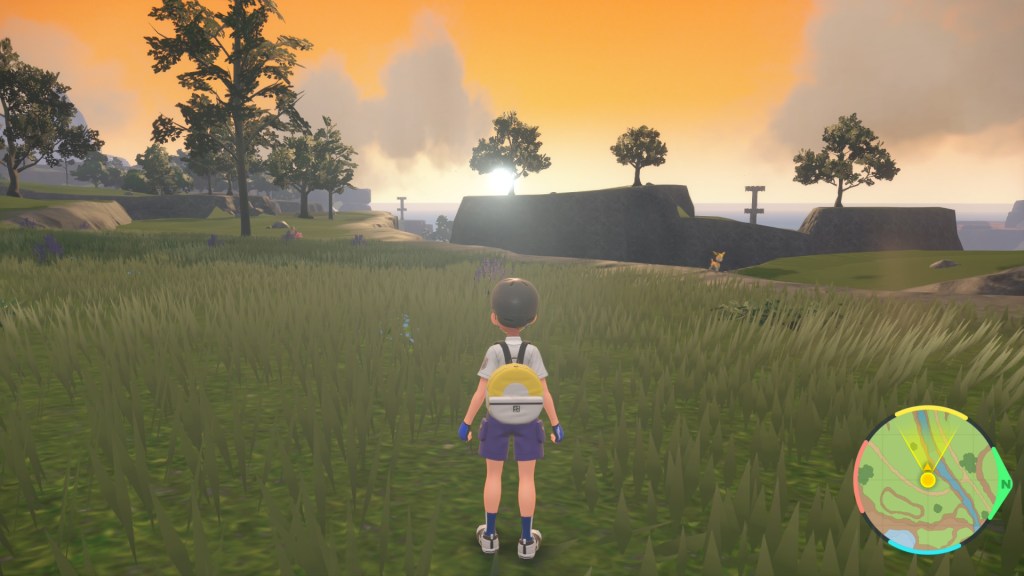Select the green north compass indicator
The width and height of the screenshot is (1024, 576).
1004,484
